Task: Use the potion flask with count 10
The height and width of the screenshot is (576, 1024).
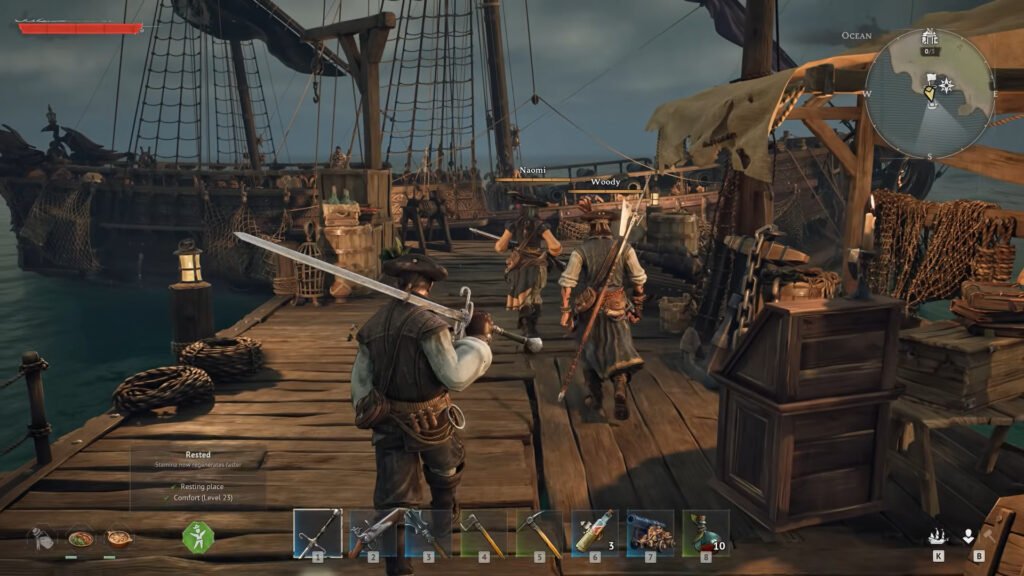Action: [705, 532]
